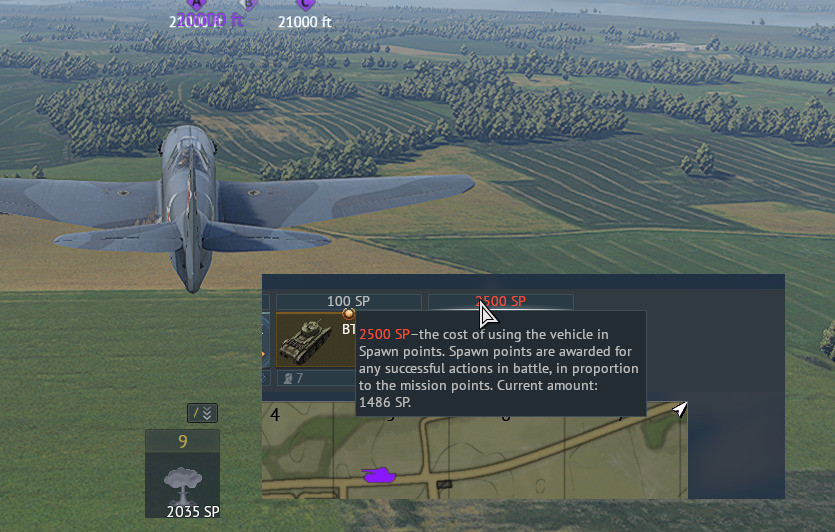Select the 2500 SP vehicle slot header
This screenshot has width=835, height=532.
coord(500,301)
